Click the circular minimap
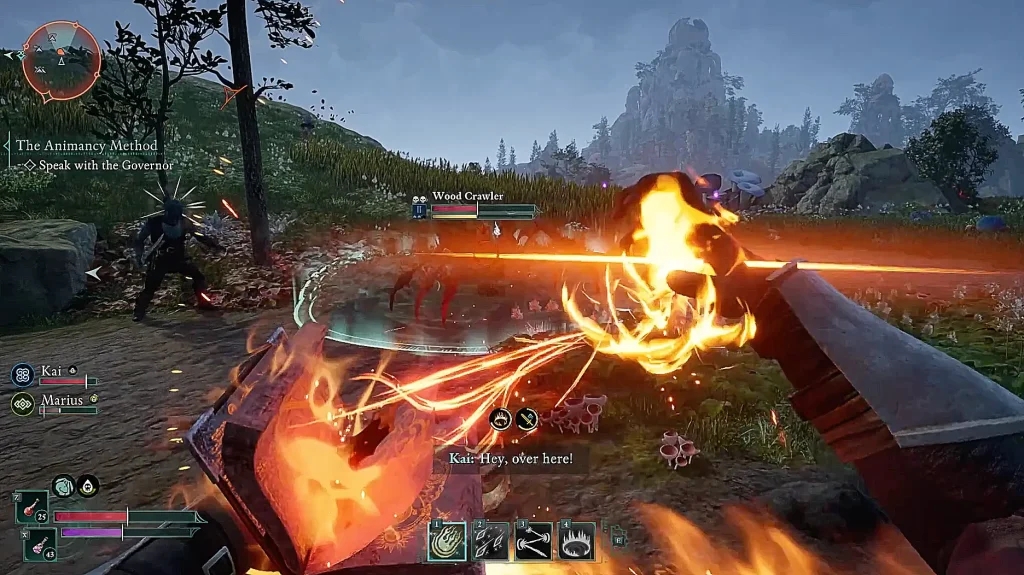Image resolution: width=1024 pixels, height=575 pixels. click(61, 60)
